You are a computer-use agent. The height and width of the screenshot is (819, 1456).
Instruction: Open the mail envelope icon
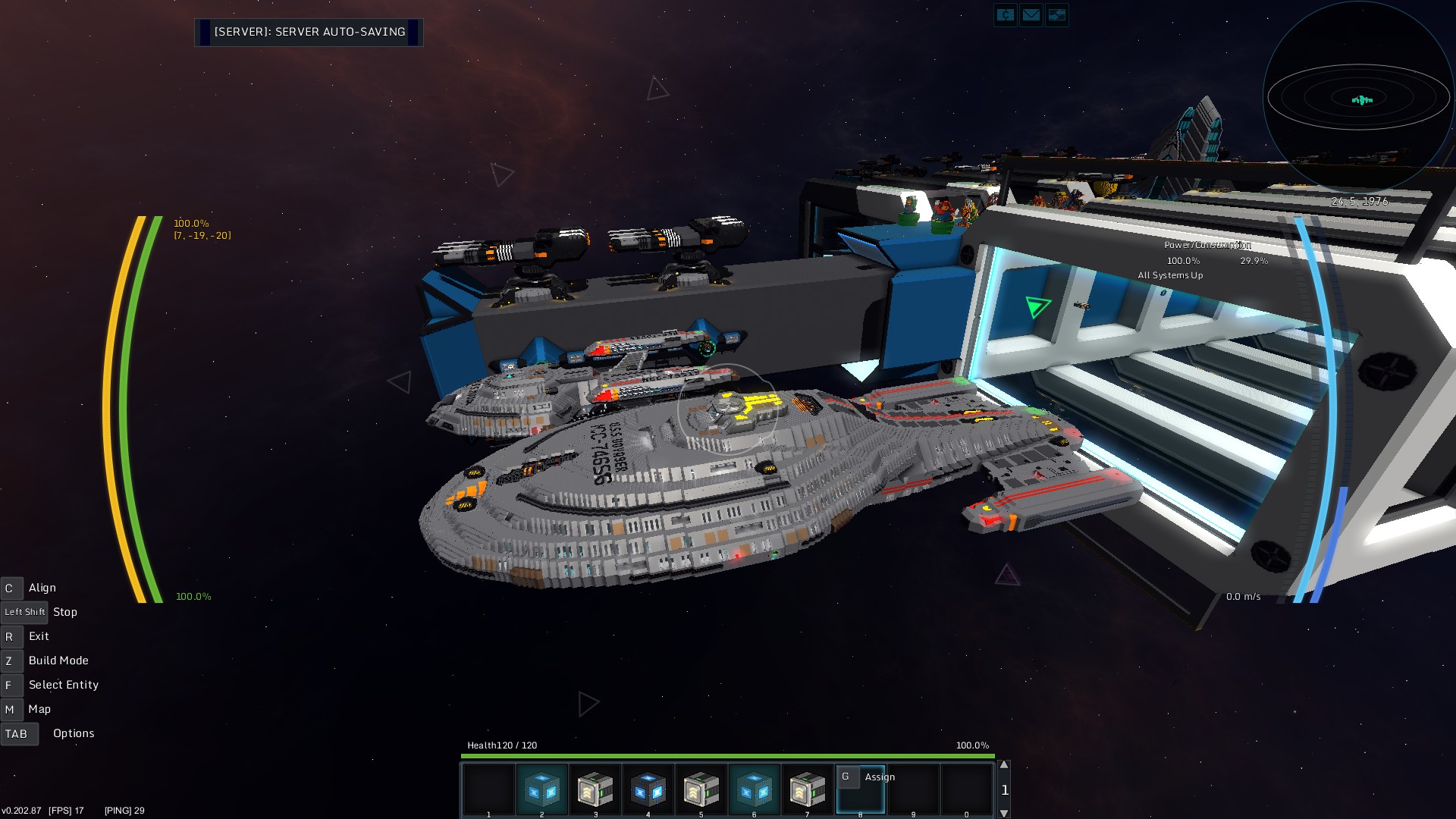pos(1031,14)
